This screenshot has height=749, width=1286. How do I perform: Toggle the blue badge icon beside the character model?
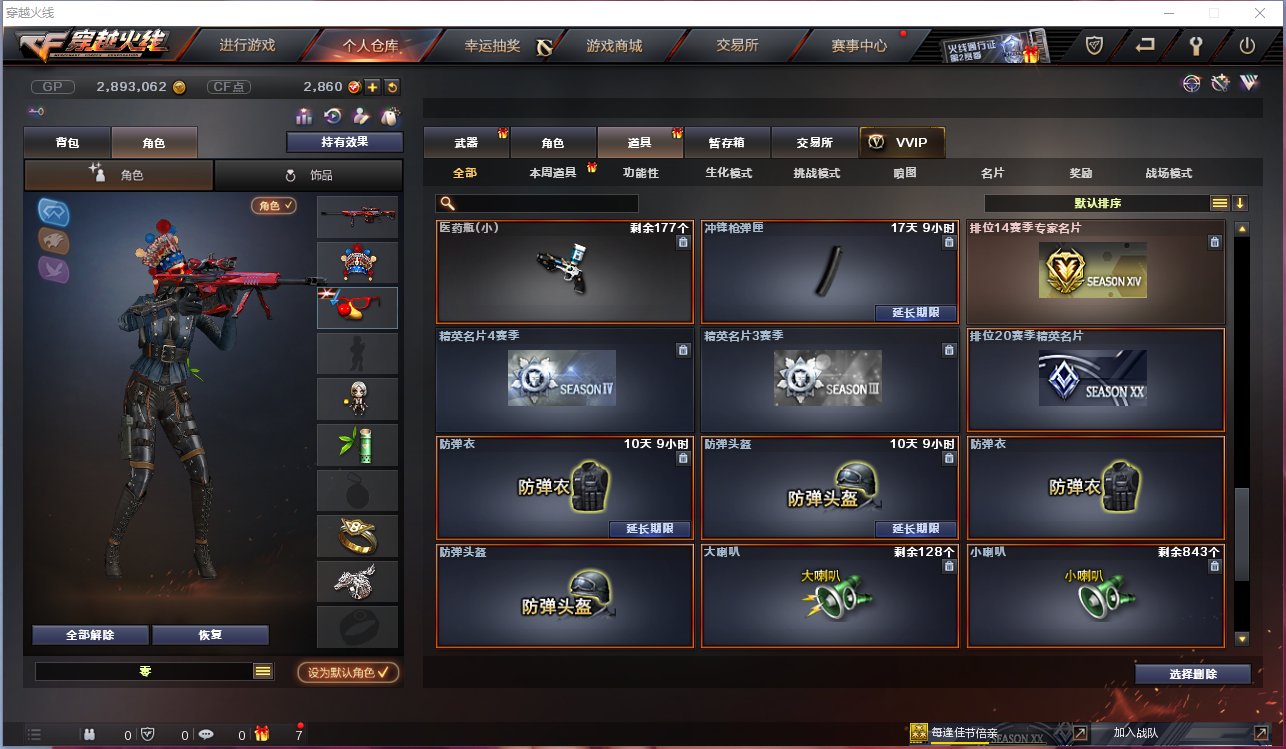click(x=52, y=211)
